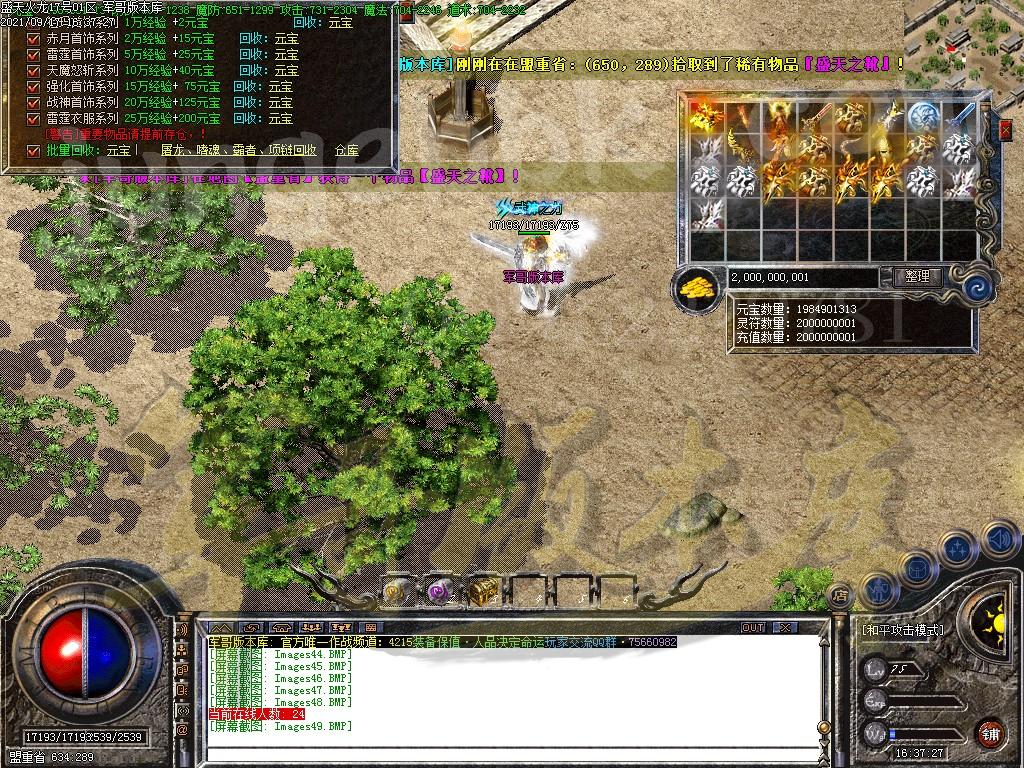Image resolution: width=1024 pixels, height=768 pixels.
Task: Toggle the 强化首饰系列 checkbox
Action: click(x=33, y=87)
